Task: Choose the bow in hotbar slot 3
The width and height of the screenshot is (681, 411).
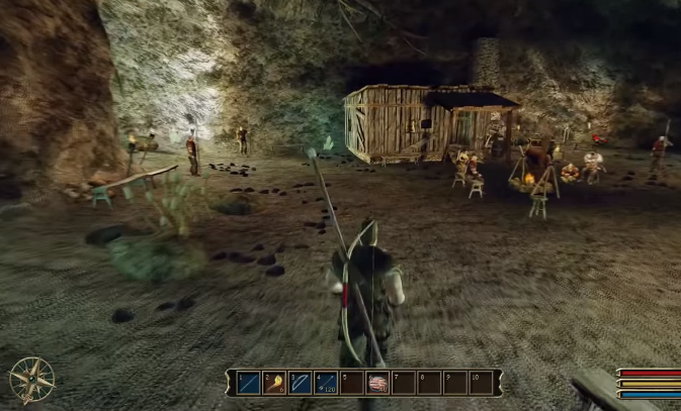Action: (x=299, y=382)
